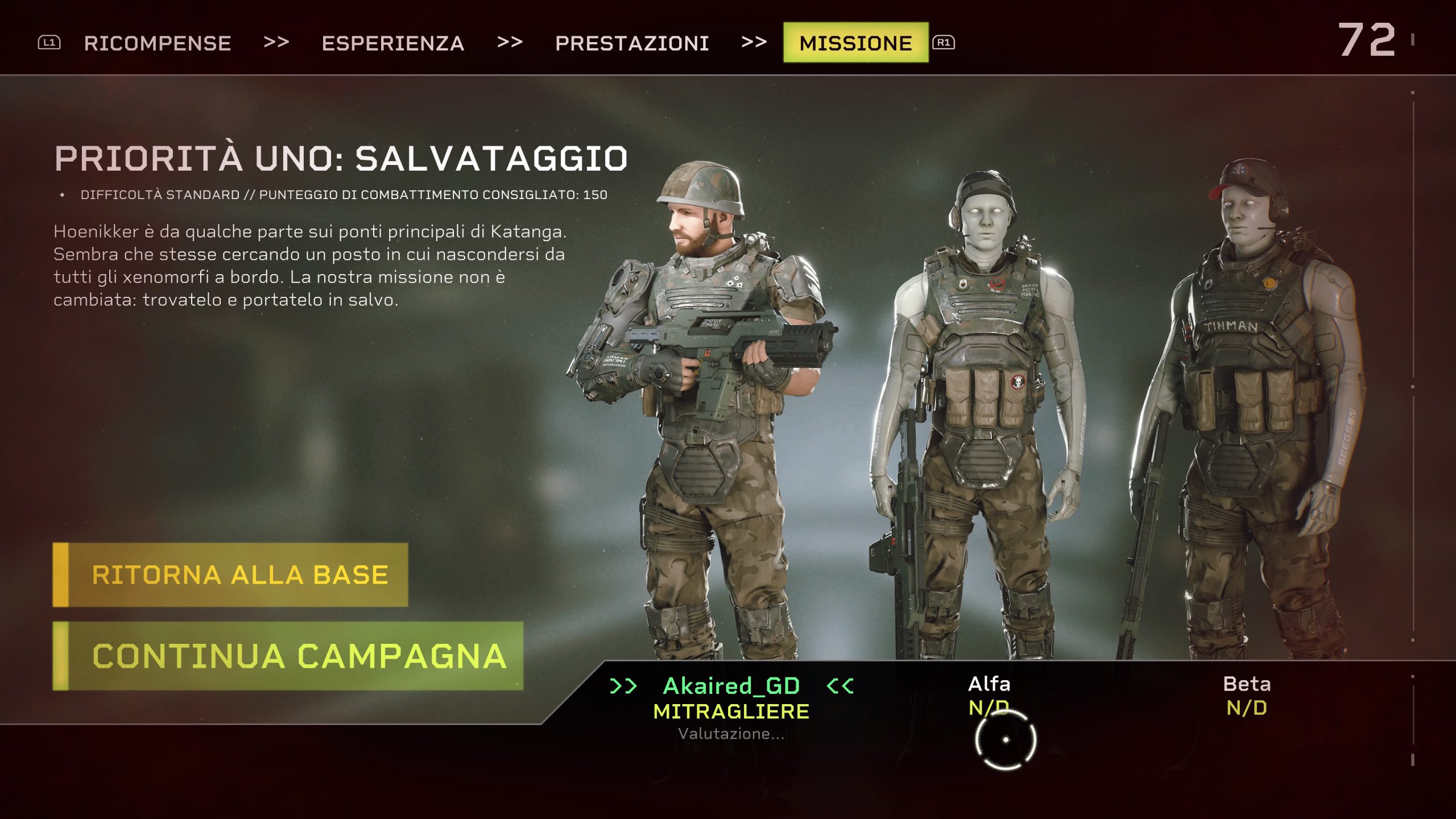Click the left chevron before Akaired_GD
The height and width of the screenshot is (819, 1456).
point(625,686)
